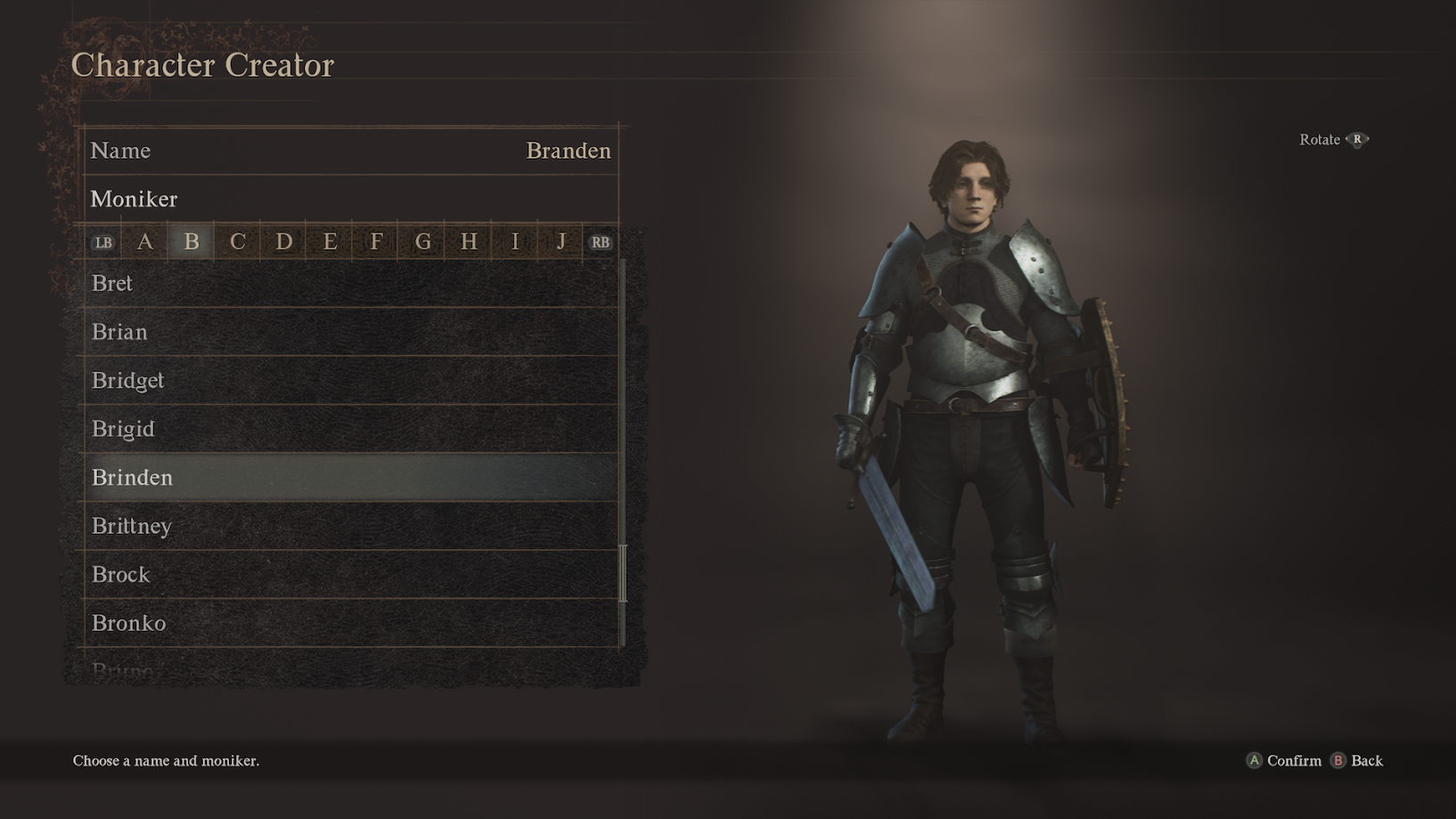The image size is (1456, 819).
Task: Show names starting with D
Action: coord(283,242)
